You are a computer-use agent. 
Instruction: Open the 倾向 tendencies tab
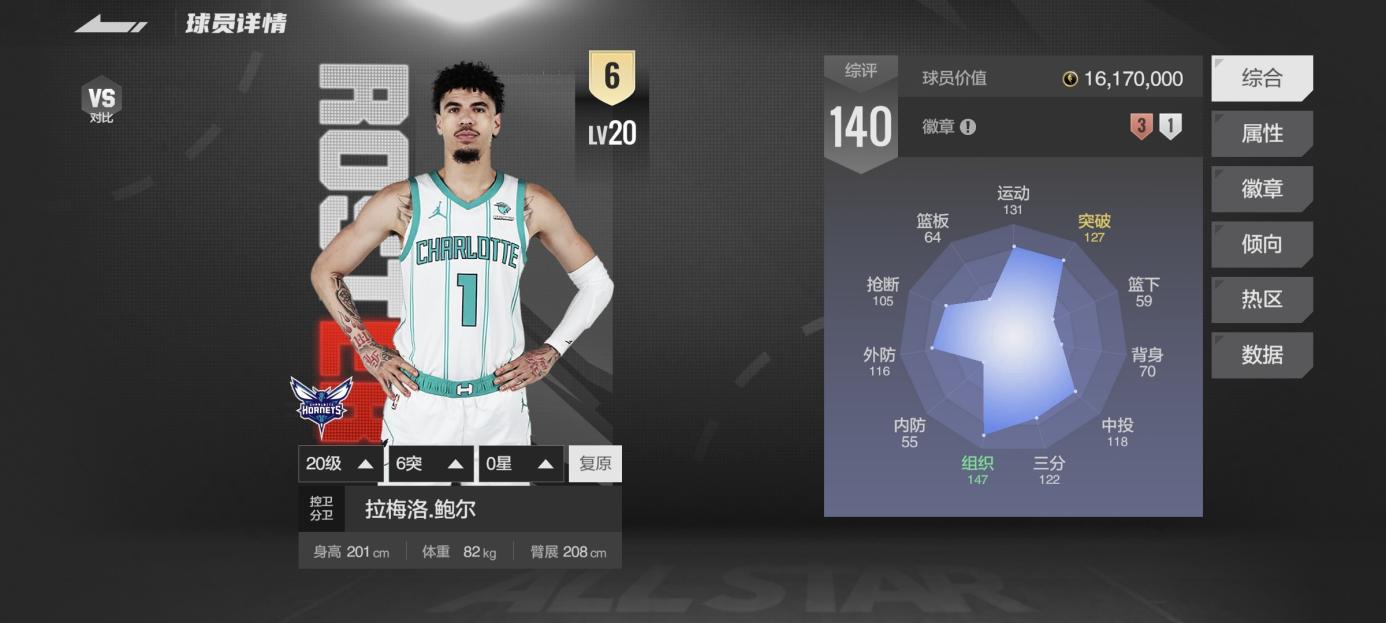point(1261,244)
